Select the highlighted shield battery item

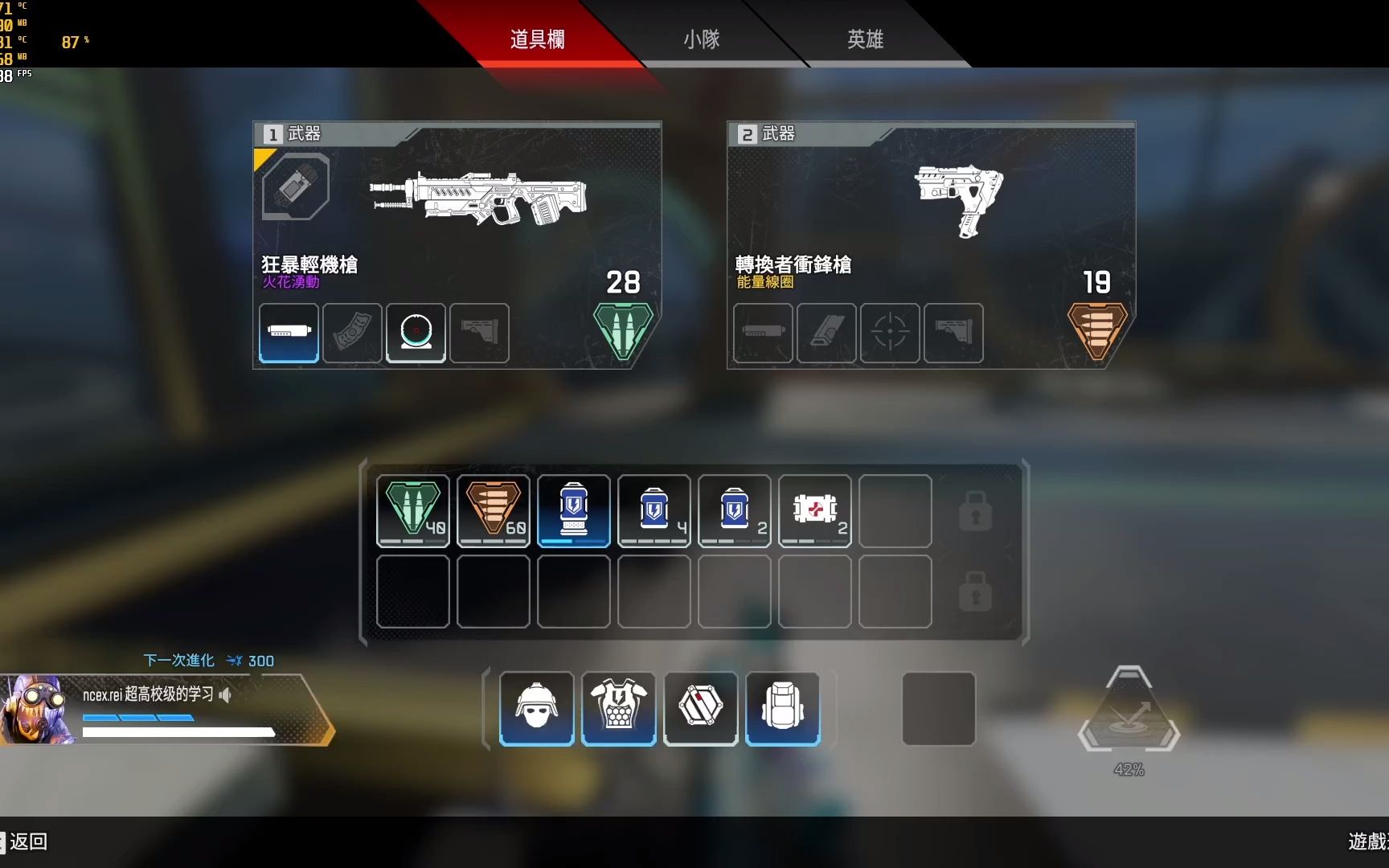[573, 510]
